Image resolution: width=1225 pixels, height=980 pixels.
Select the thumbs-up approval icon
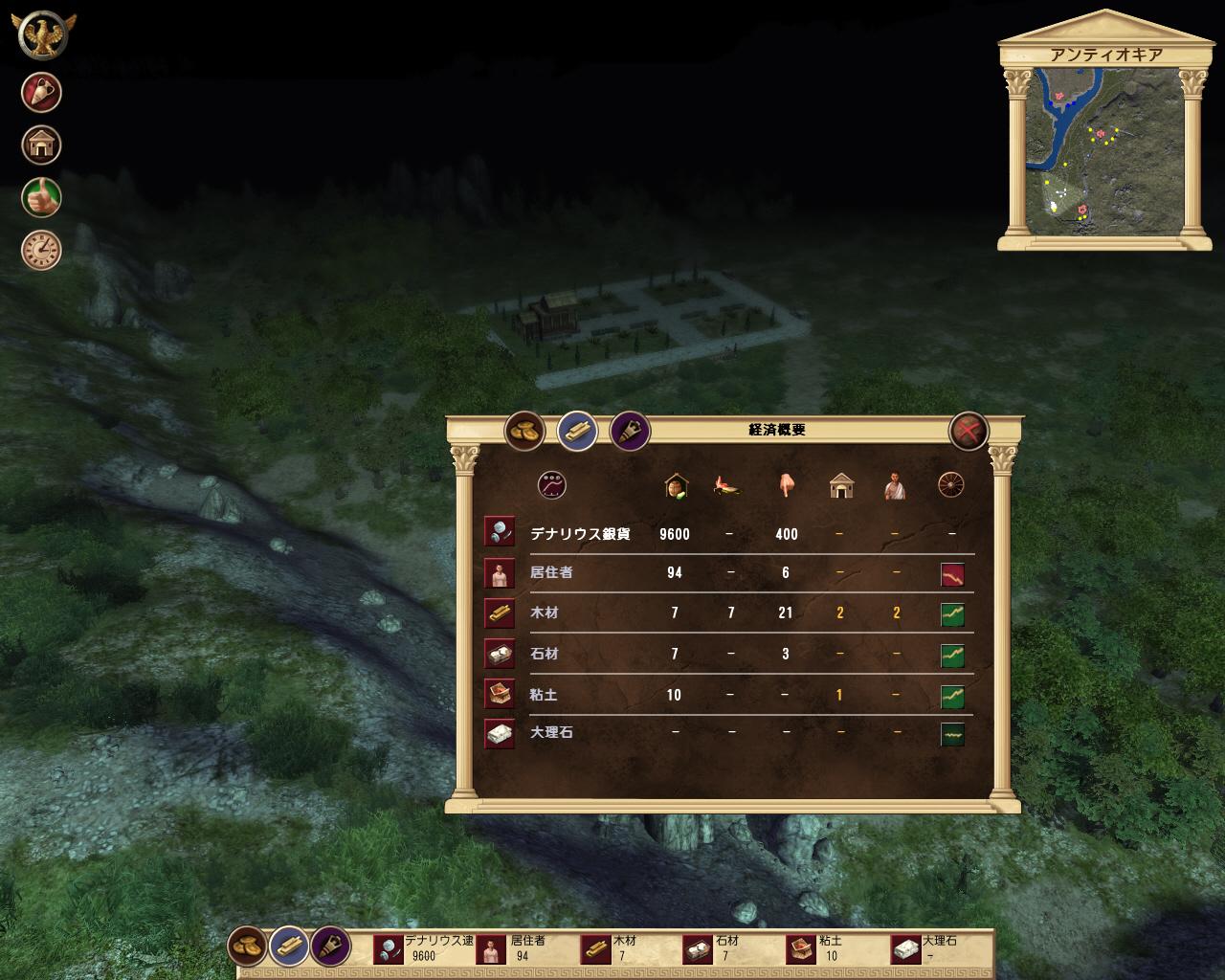click(x=41, y=198)
